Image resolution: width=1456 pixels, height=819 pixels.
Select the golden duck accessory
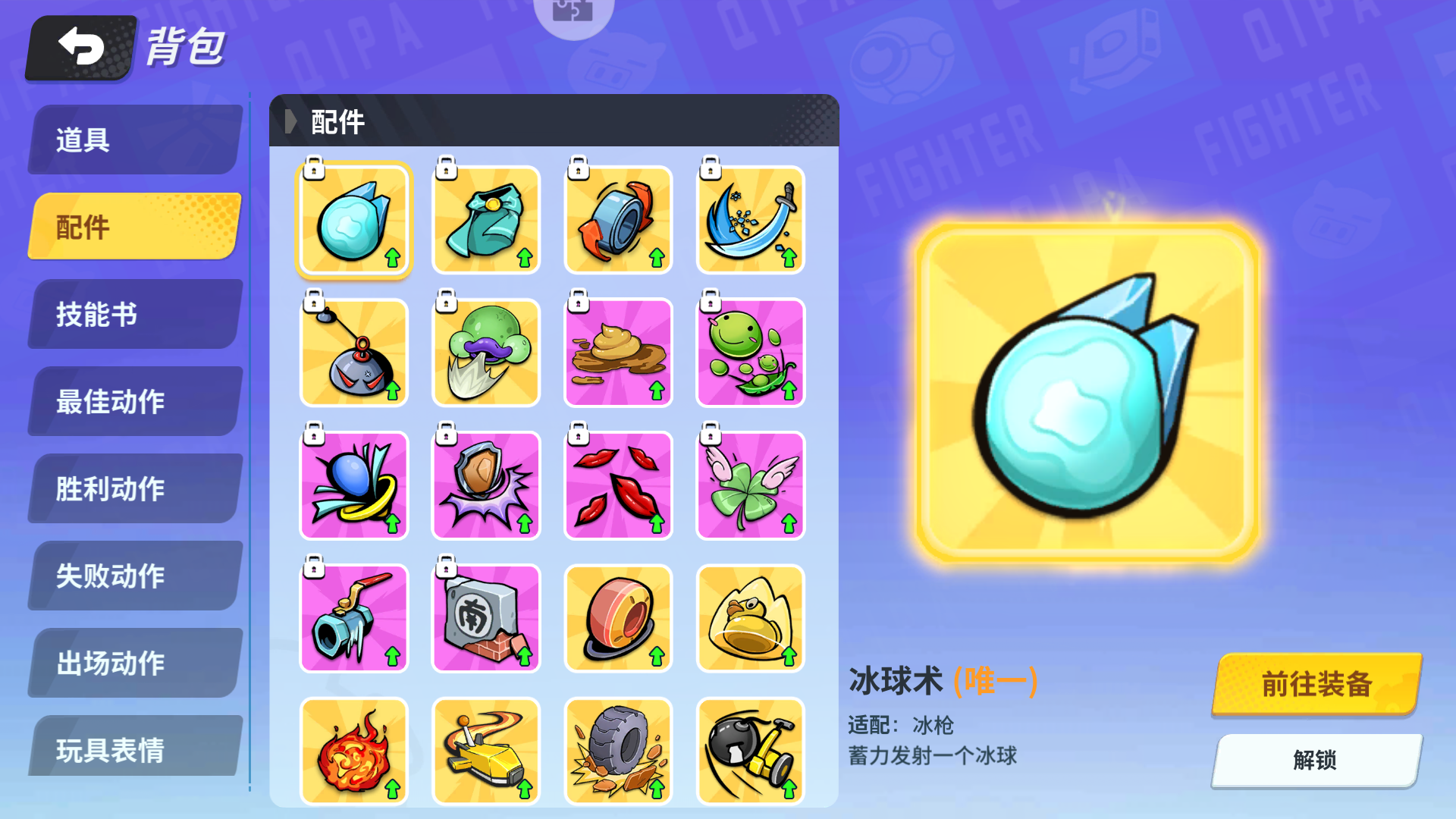point(750,617)
